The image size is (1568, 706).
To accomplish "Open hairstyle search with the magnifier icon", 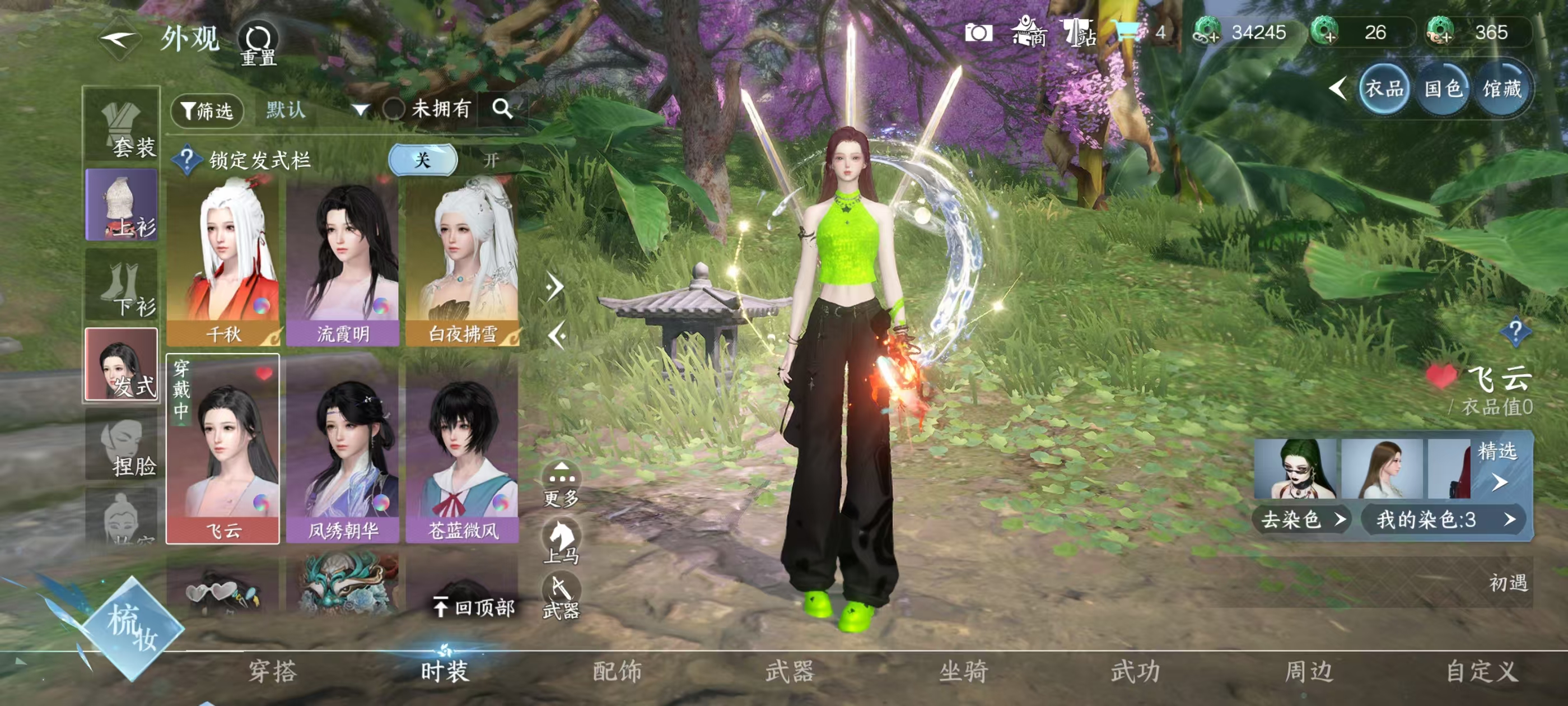I will point(502,109).
